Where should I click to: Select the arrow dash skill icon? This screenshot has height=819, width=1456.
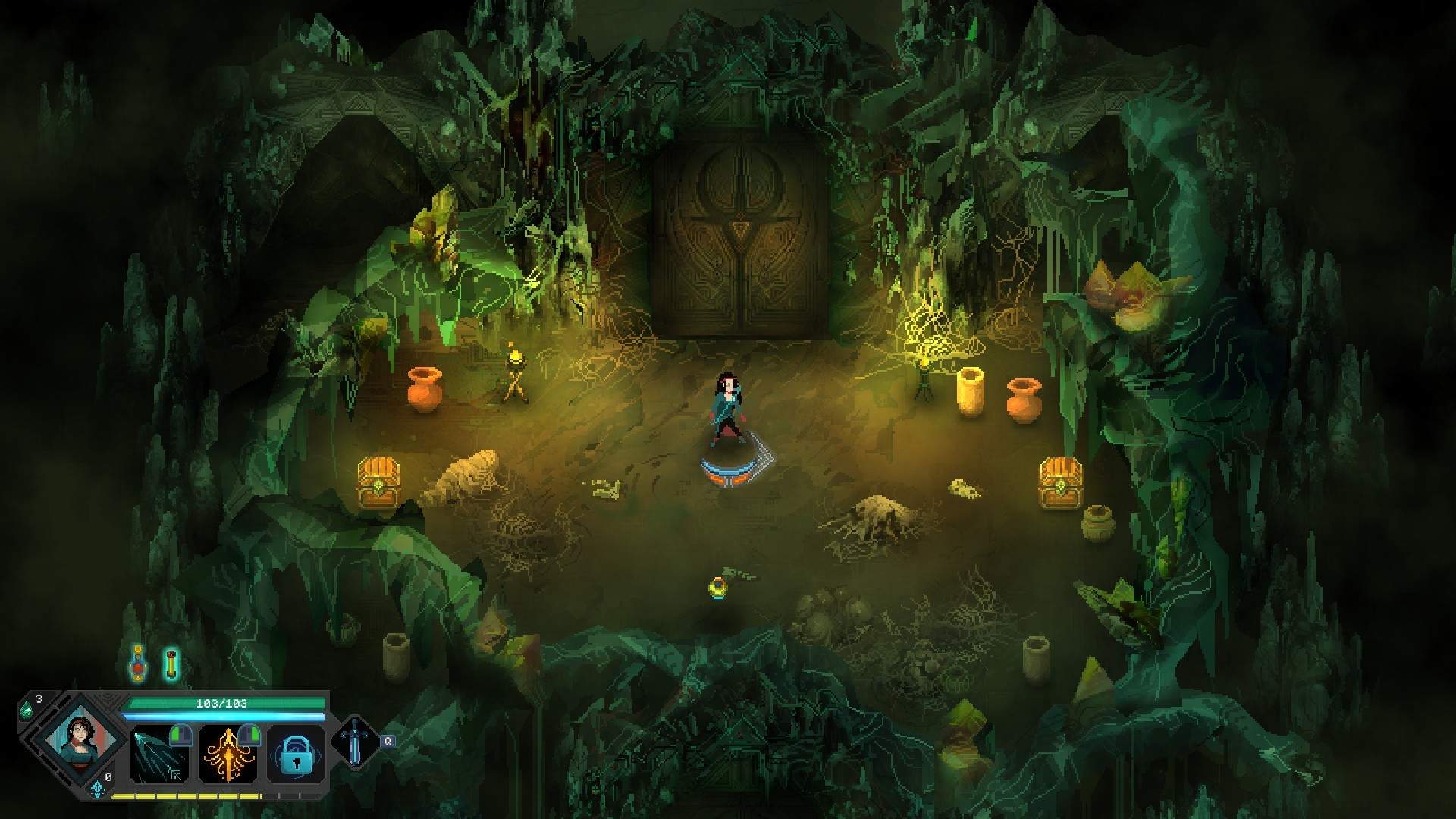click(158, 754)
